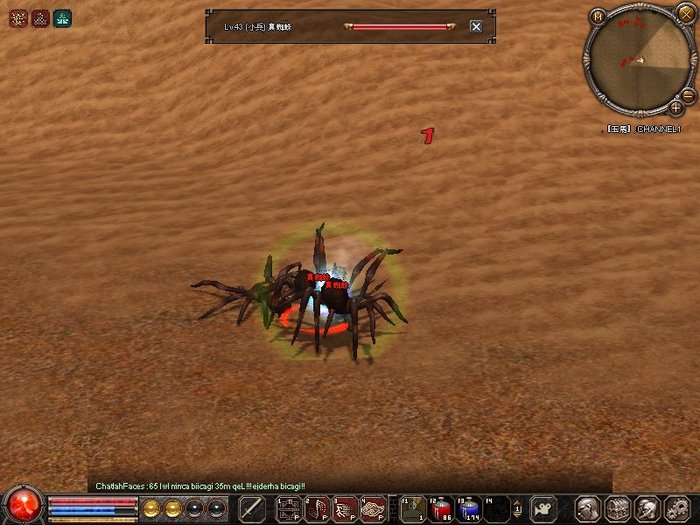Switch the quickslot page with the arrow stepper
Image resolution: width=700 pixels, height=525 pixels.
click(520, 509)
